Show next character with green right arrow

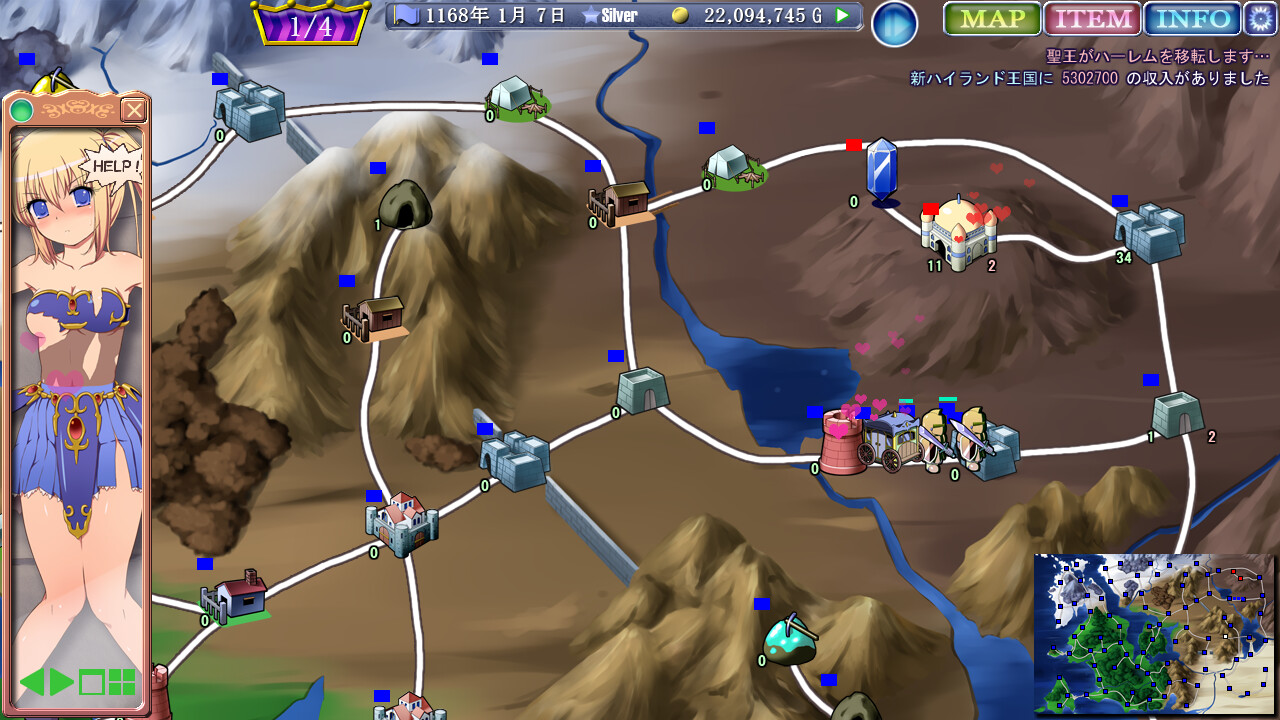pyautogui.click(x=62, y=682)
